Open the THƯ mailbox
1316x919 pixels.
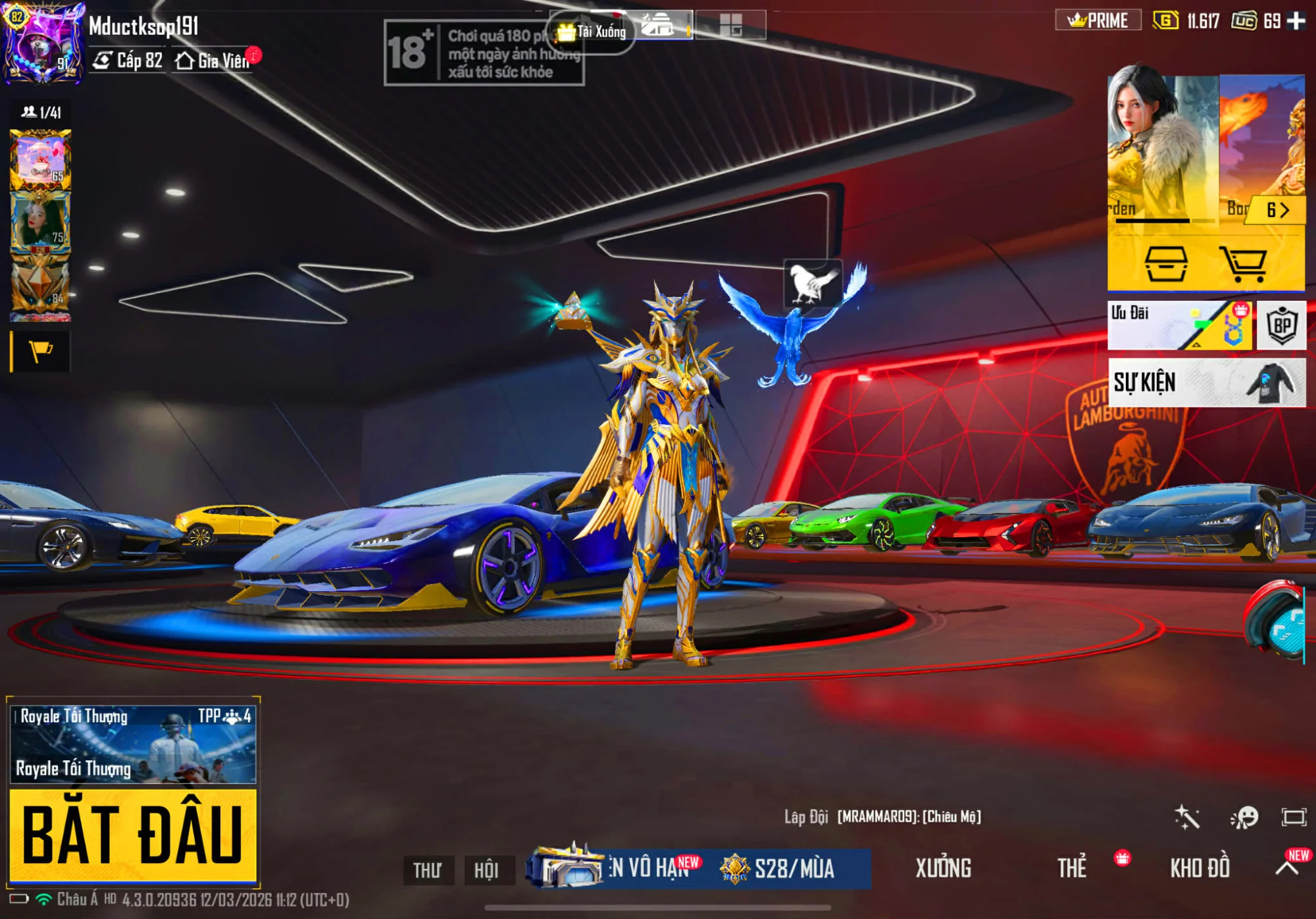pyautogui.click(x=428, y=870)
